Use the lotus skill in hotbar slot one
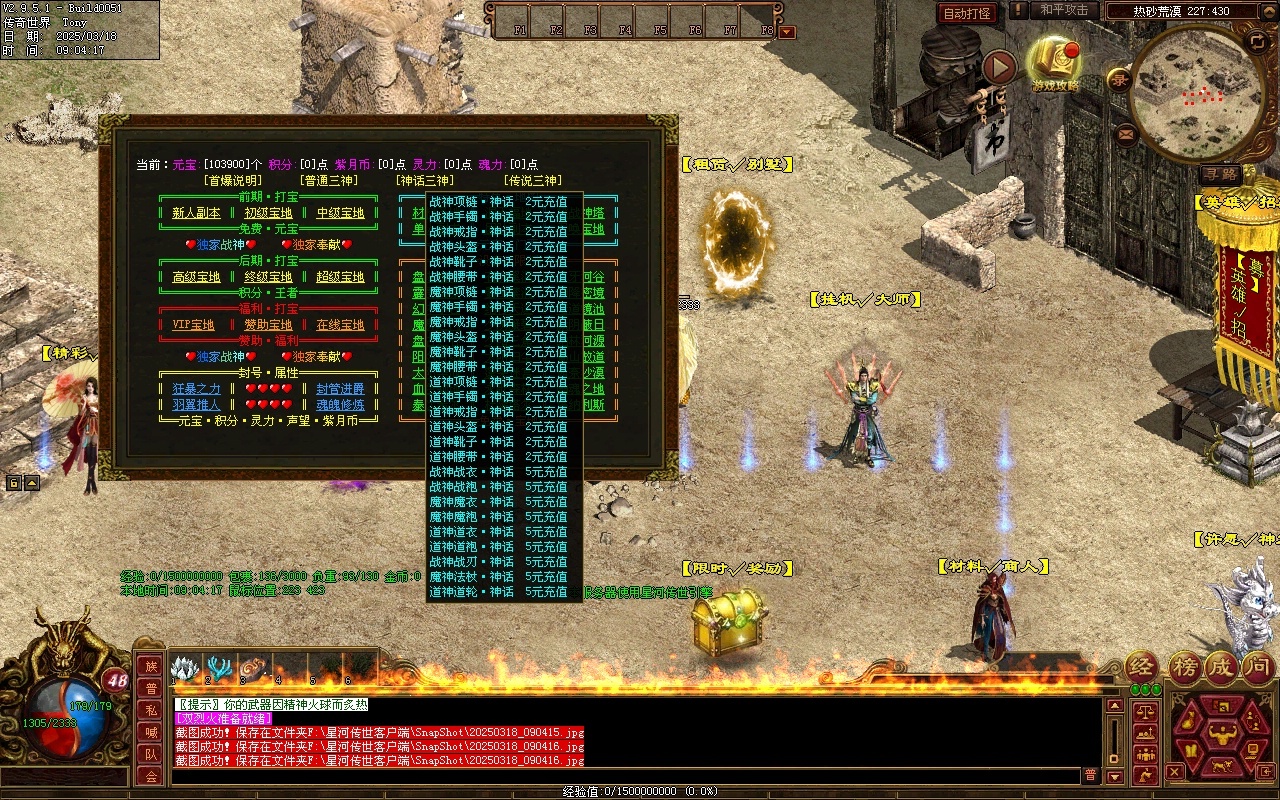The image size is (1280, 800). 183,668
